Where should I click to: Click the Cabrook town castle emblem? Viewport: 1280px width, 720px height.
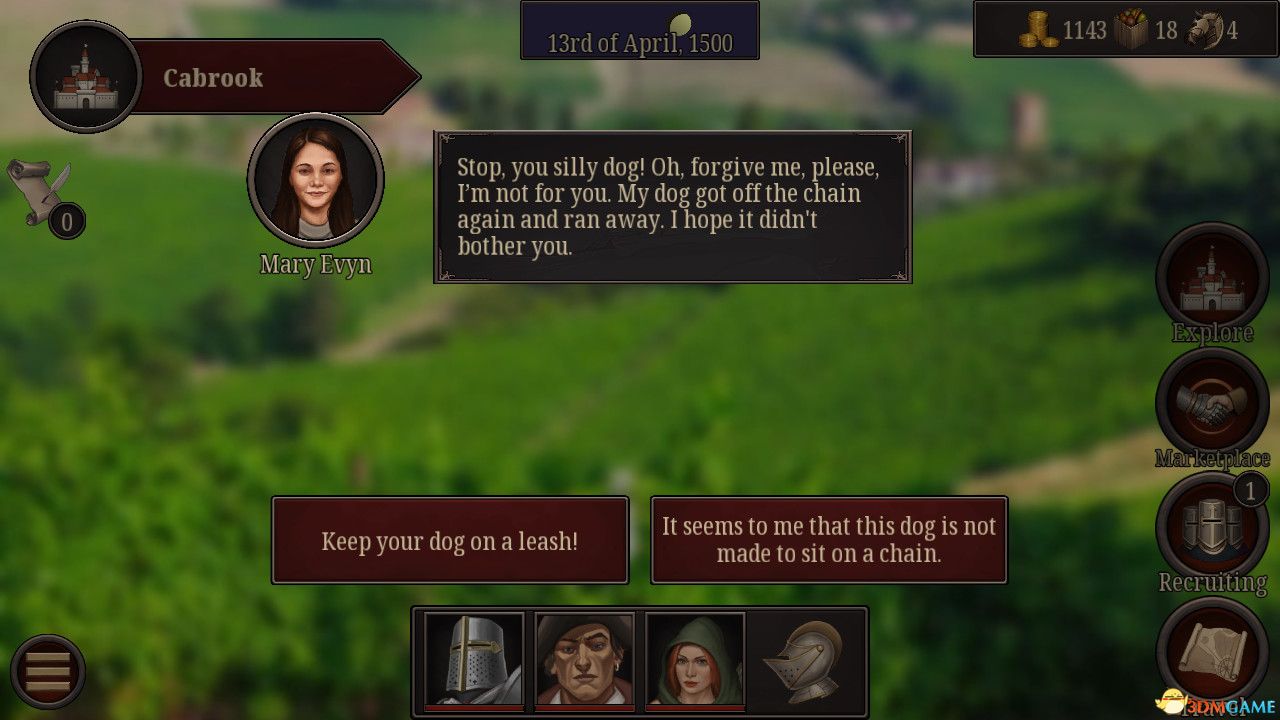click(85, 76)
